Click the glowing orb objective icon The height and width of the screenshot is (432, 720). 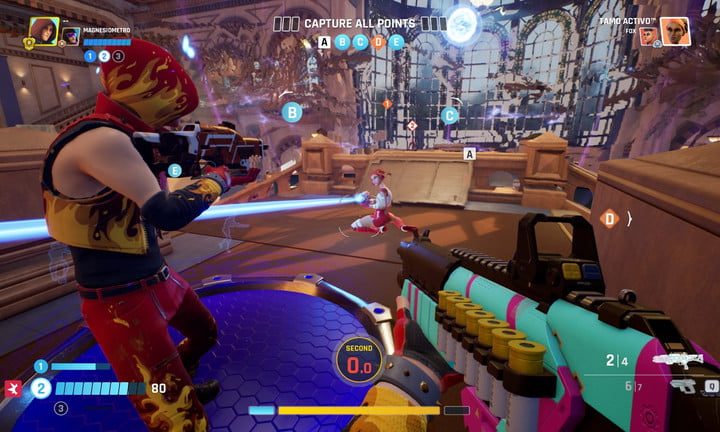(464, 22)
